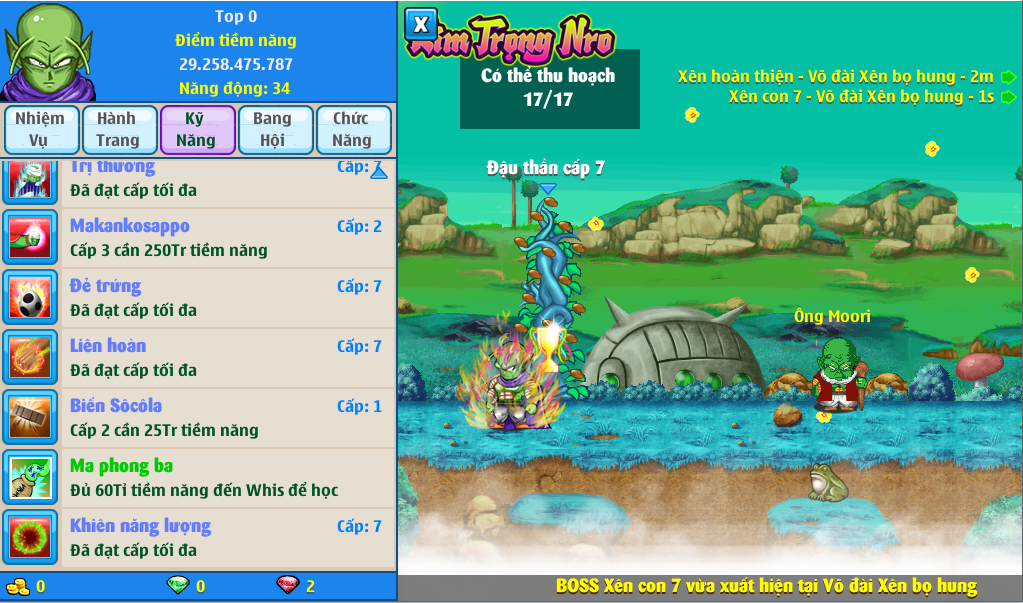The image size is (1023, 603).
Task: Show the Bang Hội tab
Action: pos(274,130)
